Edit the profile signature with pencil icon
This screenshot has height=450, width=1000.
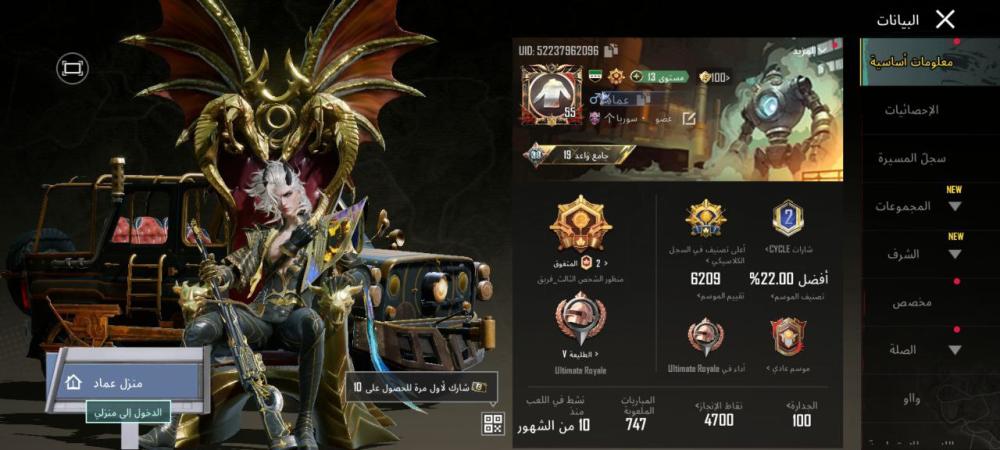(x=688, y=118)
